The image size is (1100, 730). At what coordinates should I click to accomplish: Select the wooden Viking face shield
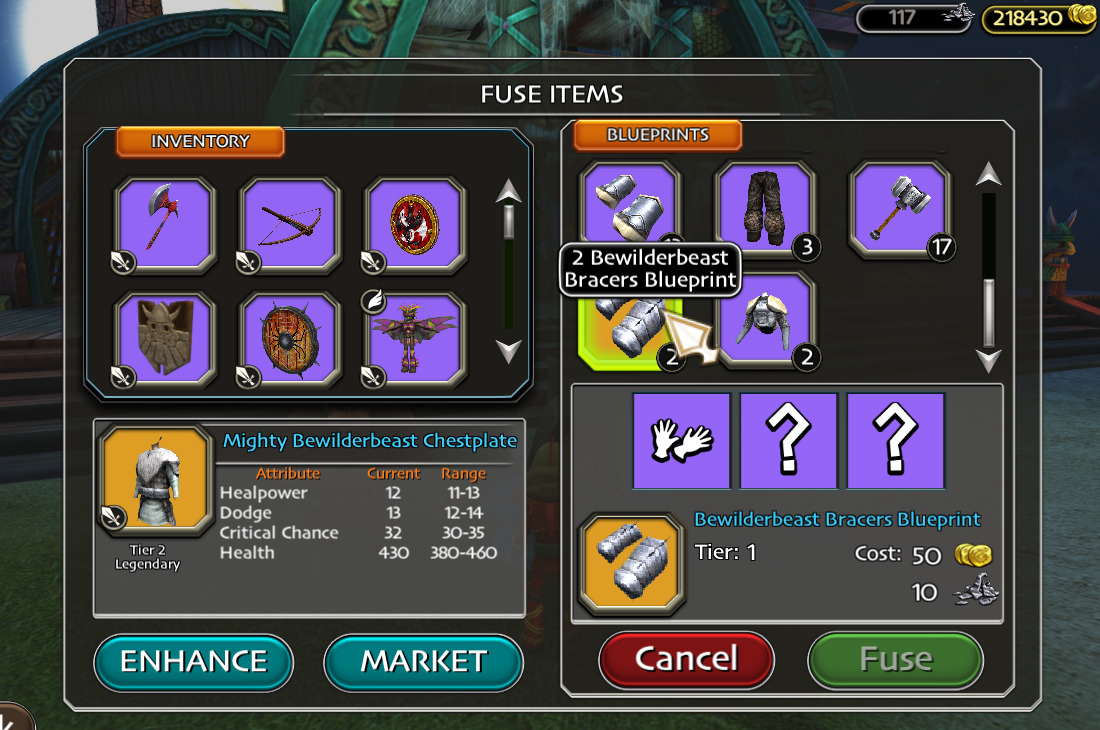tap(165, 340)
